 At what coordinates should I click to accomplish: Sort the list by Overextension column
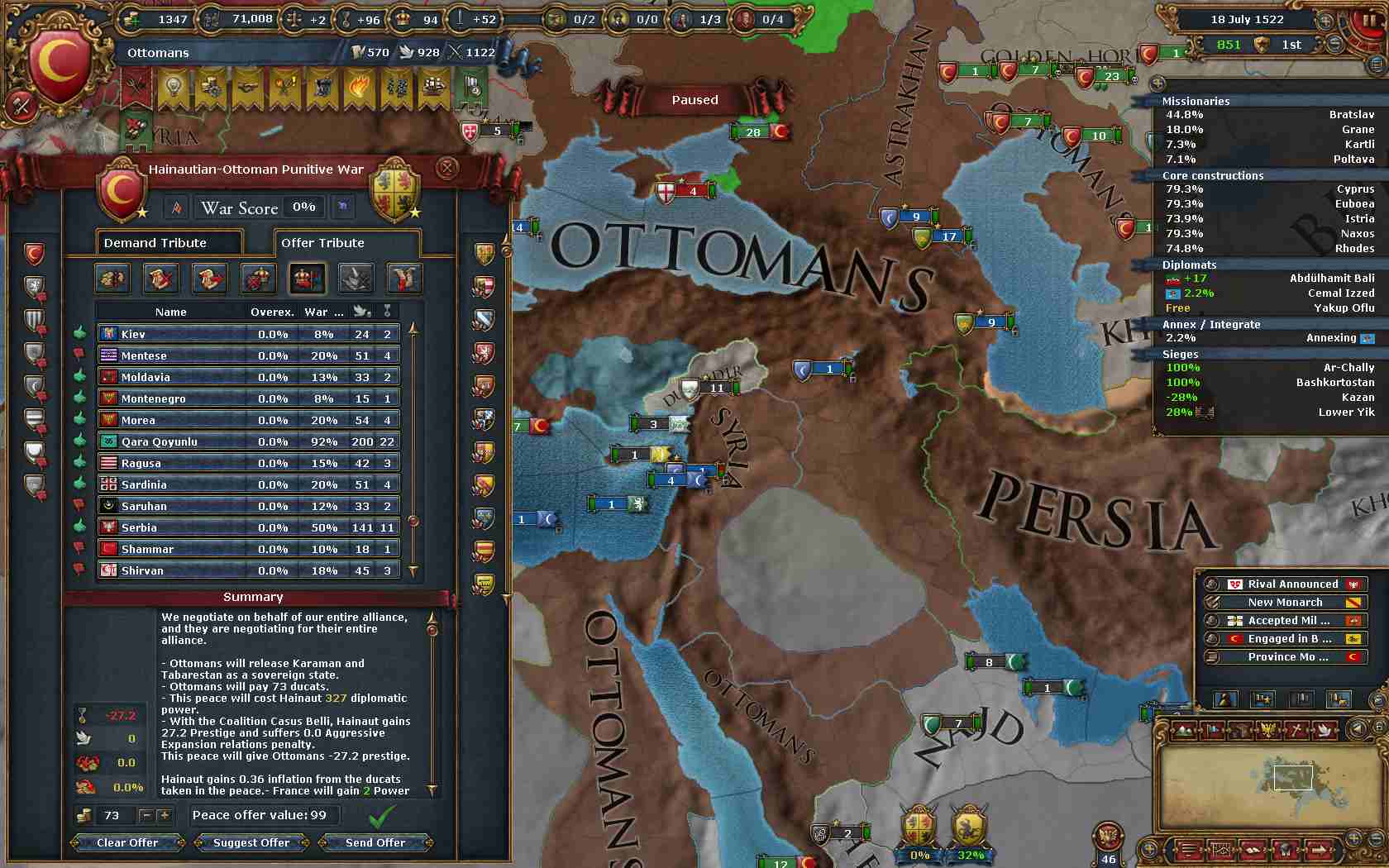point(272,312)
